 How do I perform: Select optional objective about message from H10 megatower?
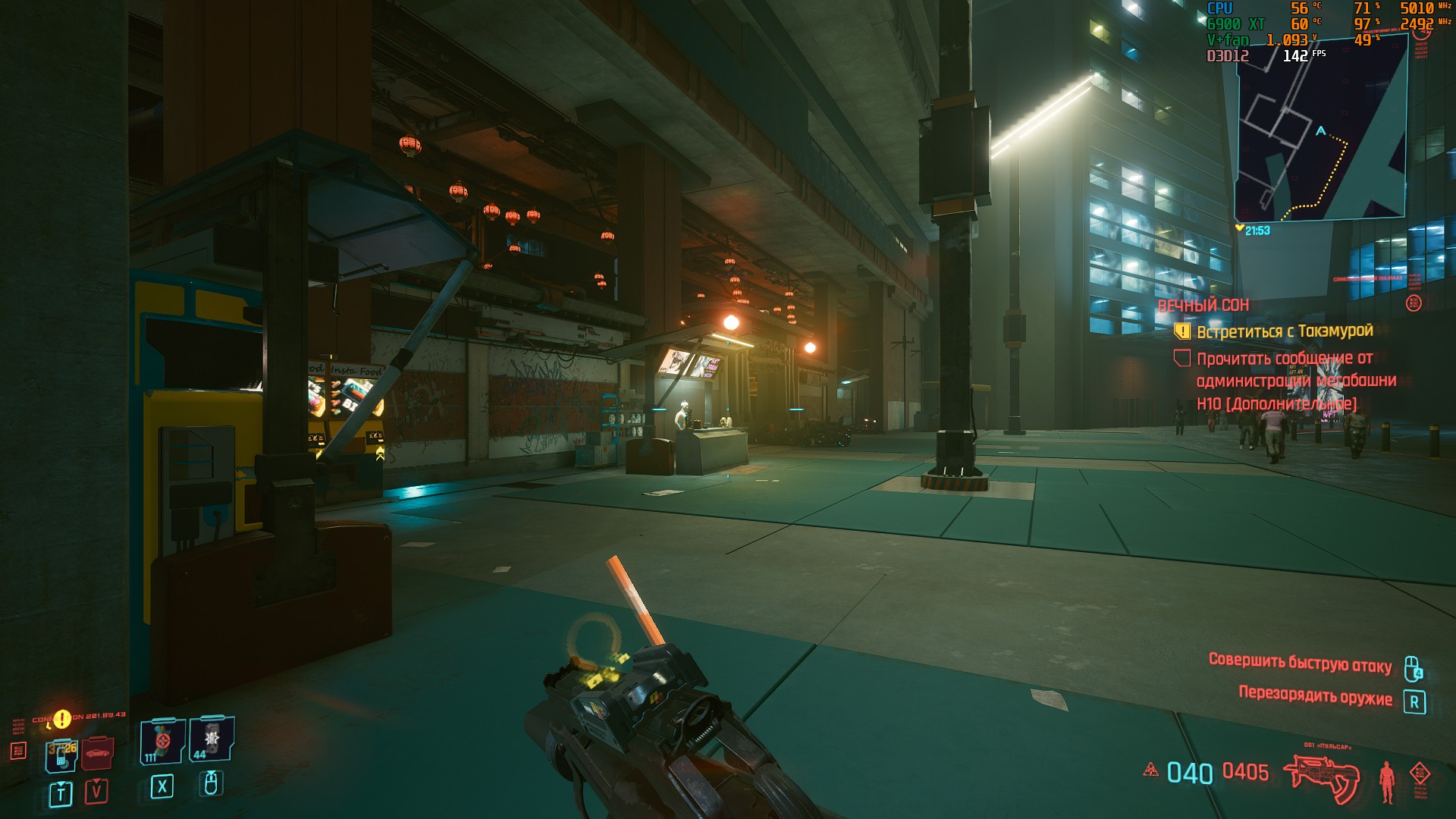click(x=1295, y=381)
